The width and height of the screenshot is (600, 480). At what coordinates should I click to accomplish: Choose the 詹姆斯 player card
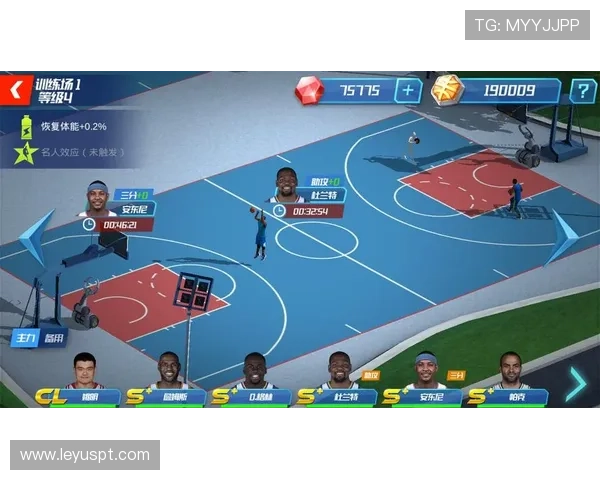170,380
